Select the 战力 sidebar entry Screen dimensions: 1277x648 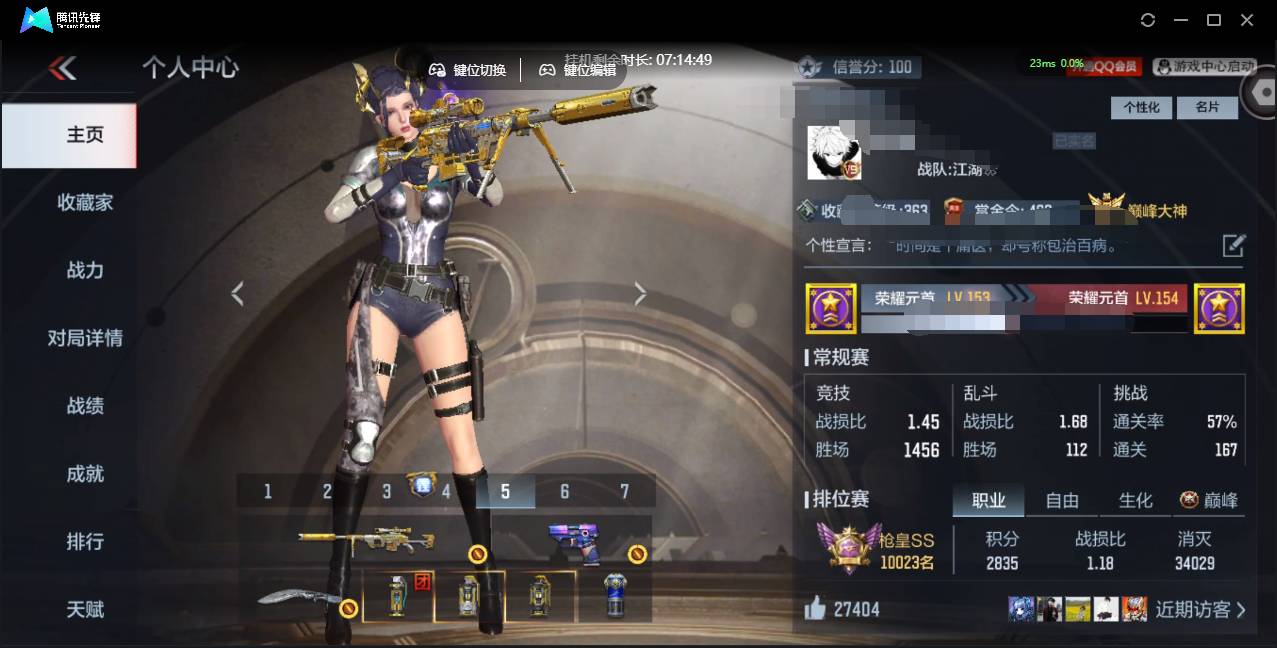click(85, 270)
